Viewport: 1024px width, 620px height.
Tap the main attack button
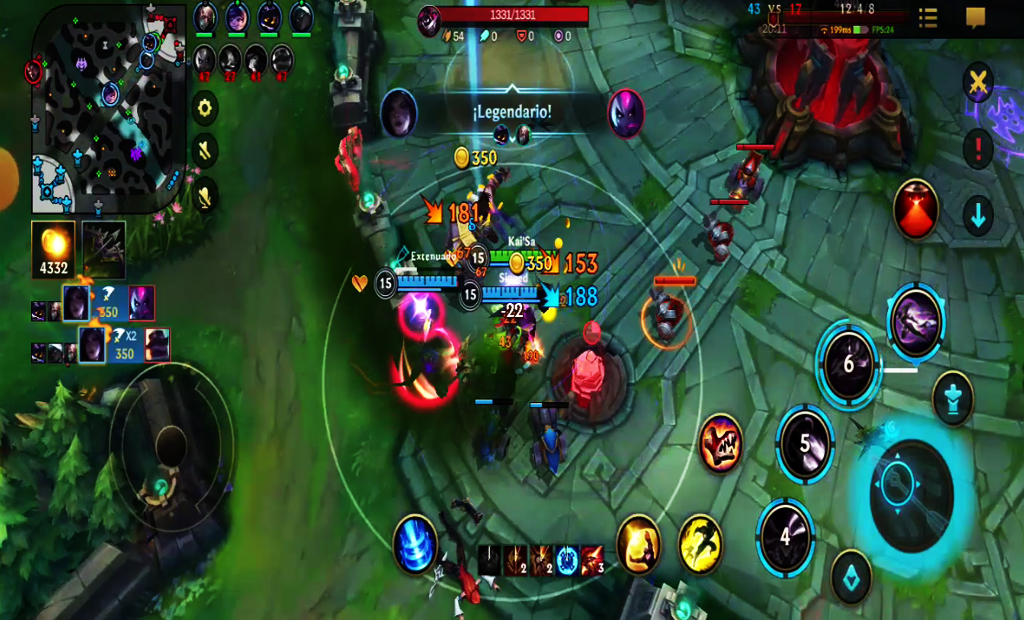[x=910, y=496]
